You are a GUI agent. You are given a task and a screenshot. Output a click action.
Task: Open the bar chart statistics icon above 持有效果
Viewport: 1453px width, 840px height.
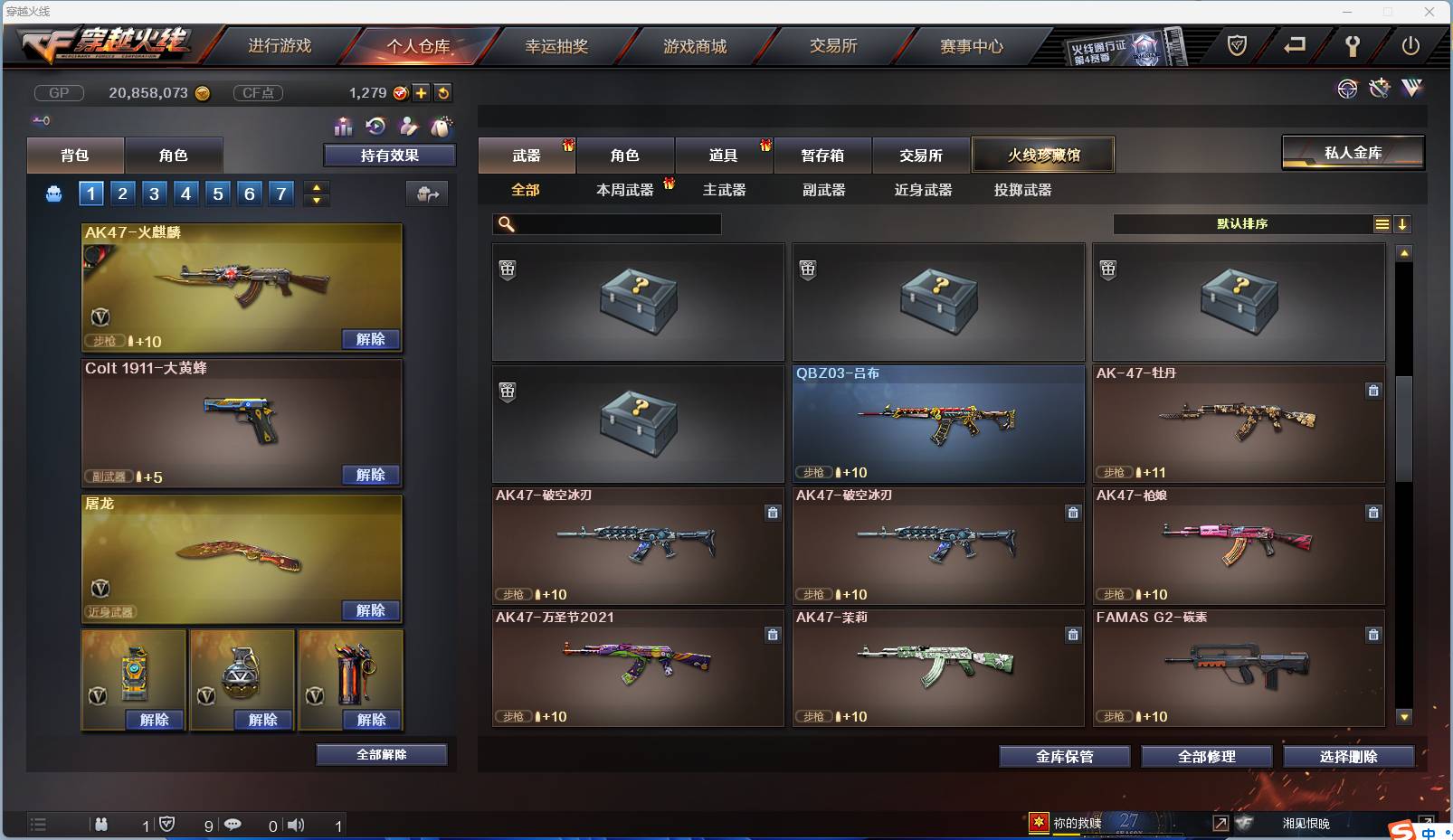[345, 127]
